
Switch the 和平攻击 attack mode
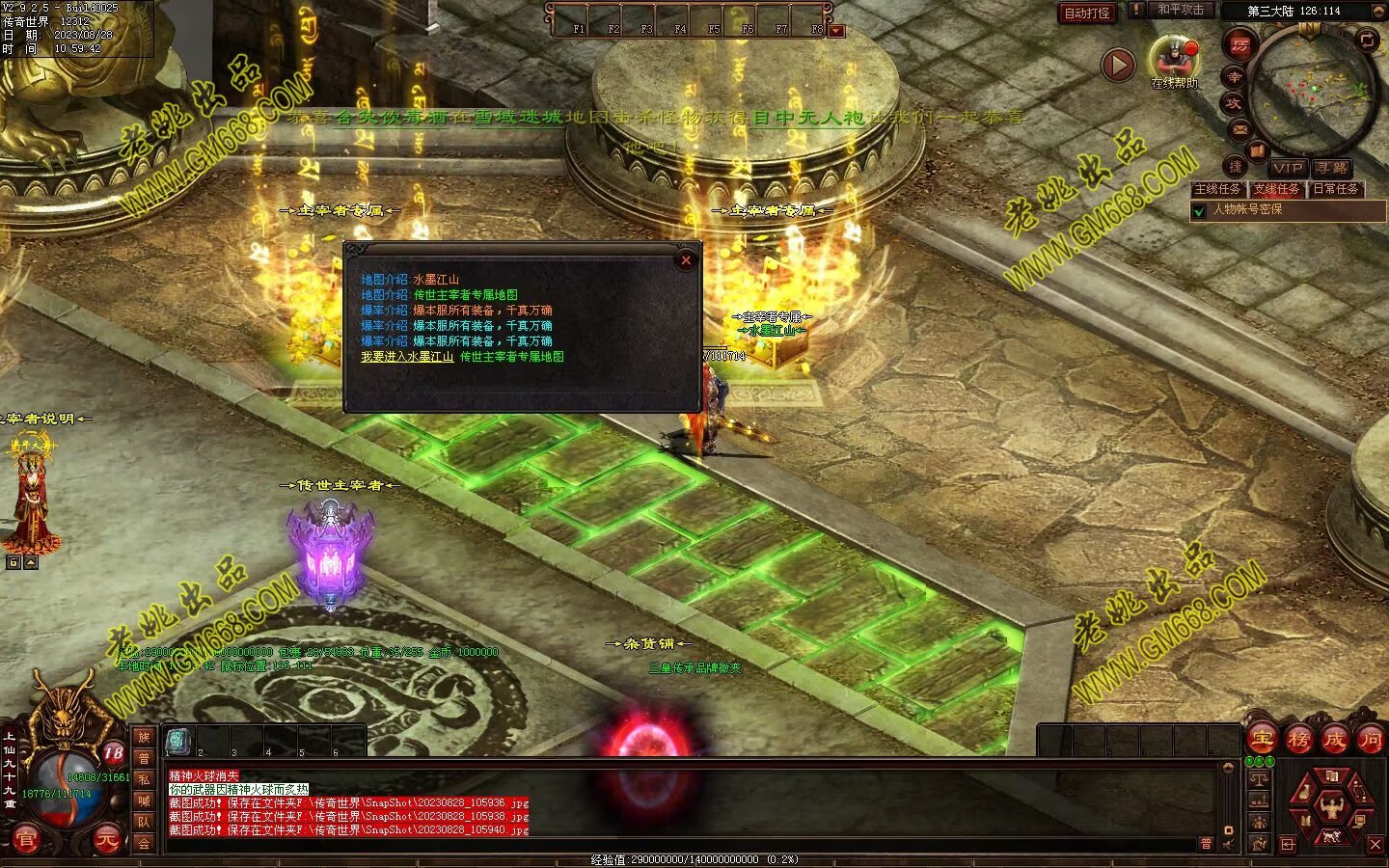[x=1181, y=10]
